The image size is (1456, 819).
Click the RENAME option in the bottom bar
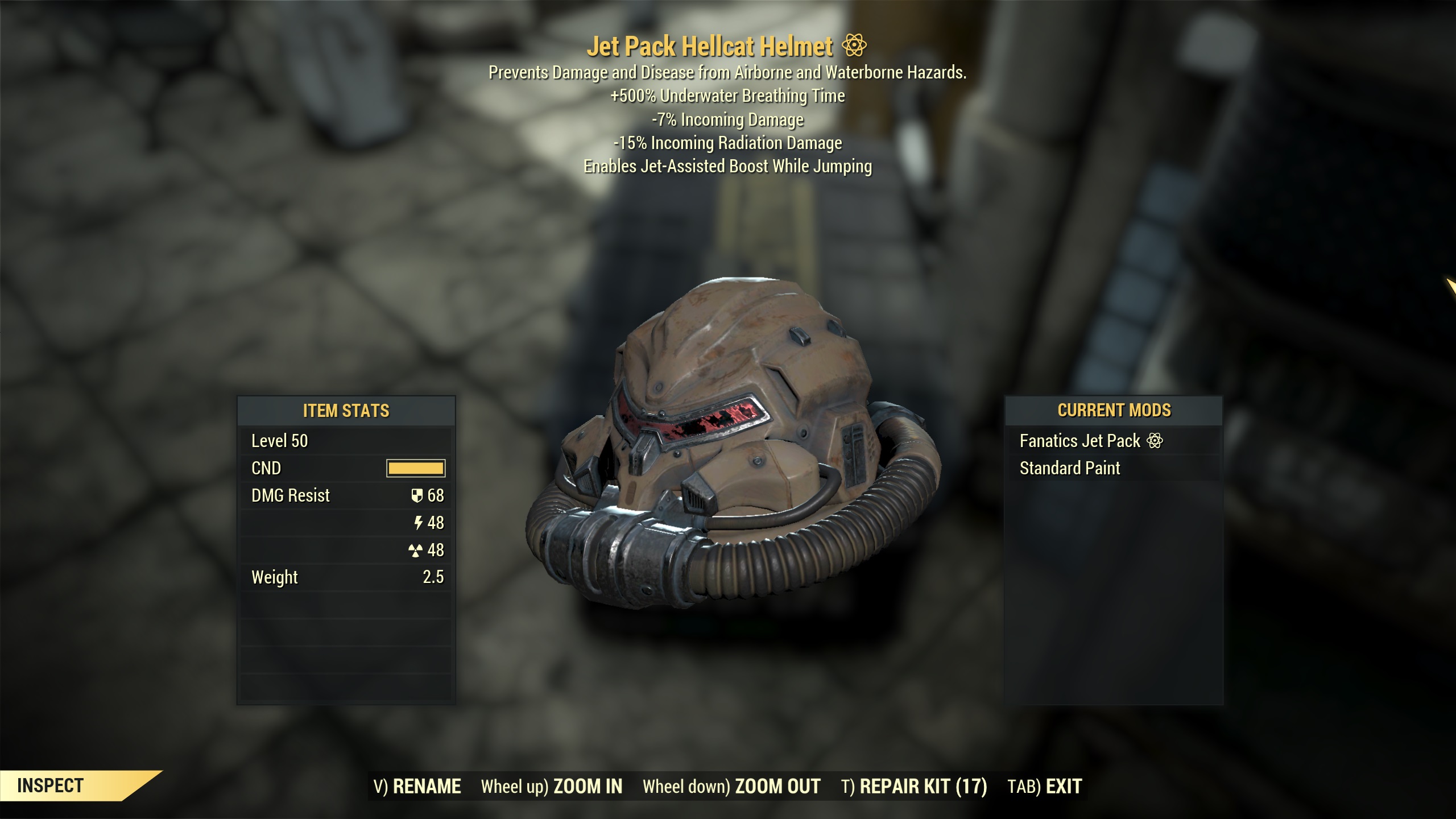[417, 787]
